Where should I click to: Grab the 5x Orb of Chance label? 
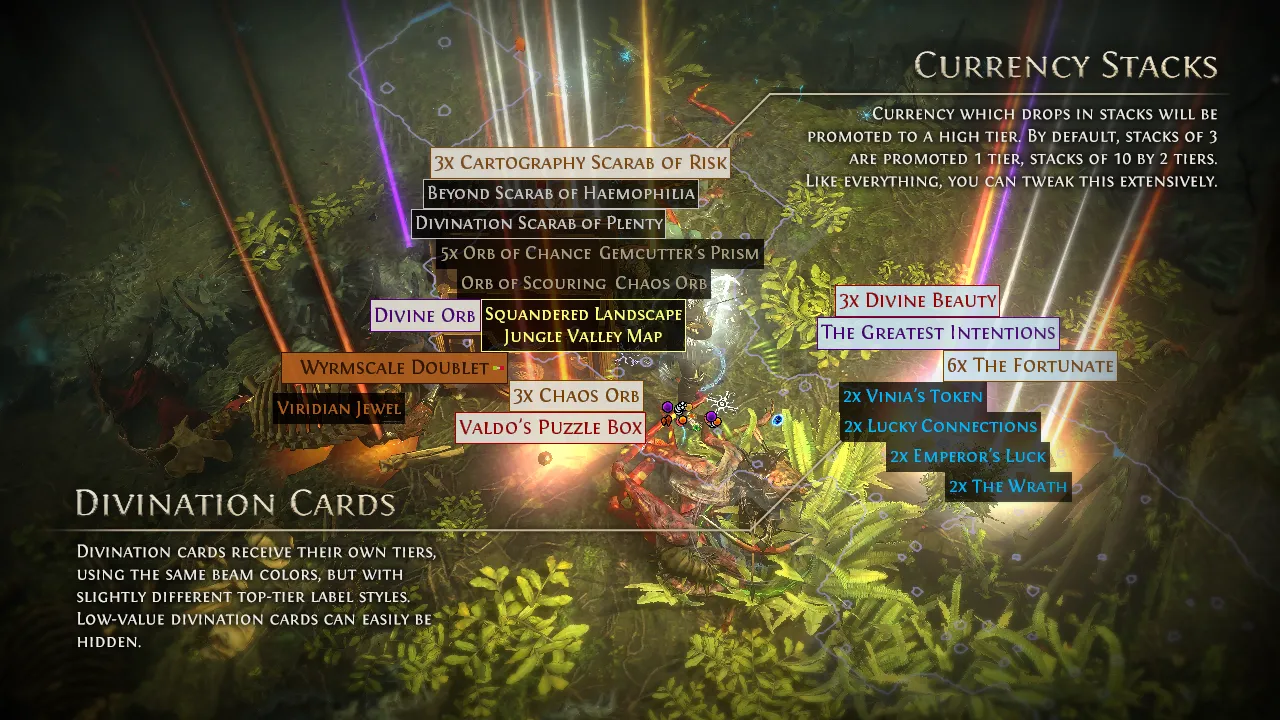(515, 253)
